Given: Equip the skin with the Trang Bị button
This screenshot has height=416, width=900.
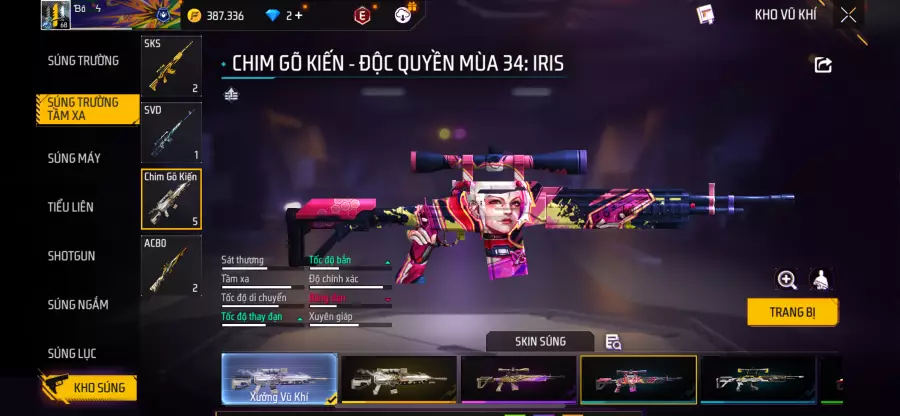Looking at the screenshot, I should pos(792,311).
